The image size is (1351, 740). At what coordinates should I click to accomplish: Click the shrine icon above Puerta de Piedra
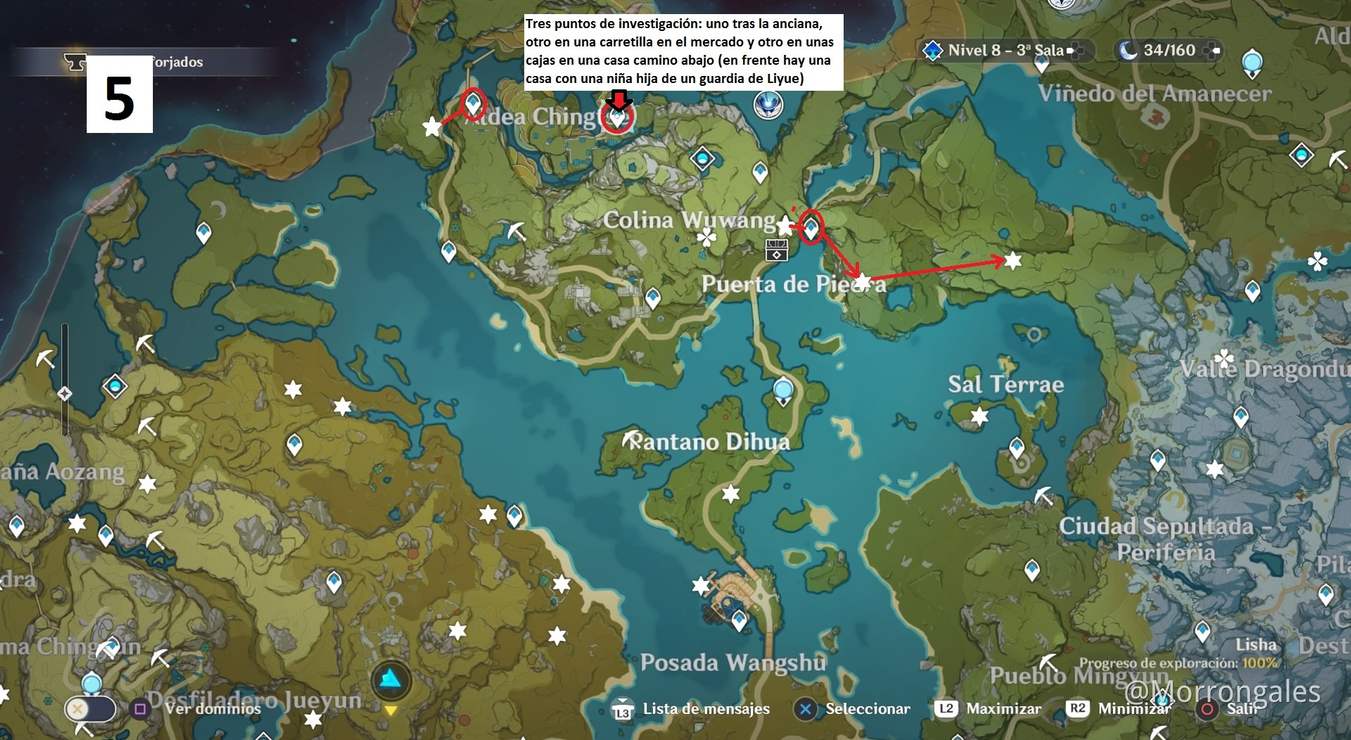(777, 250)
